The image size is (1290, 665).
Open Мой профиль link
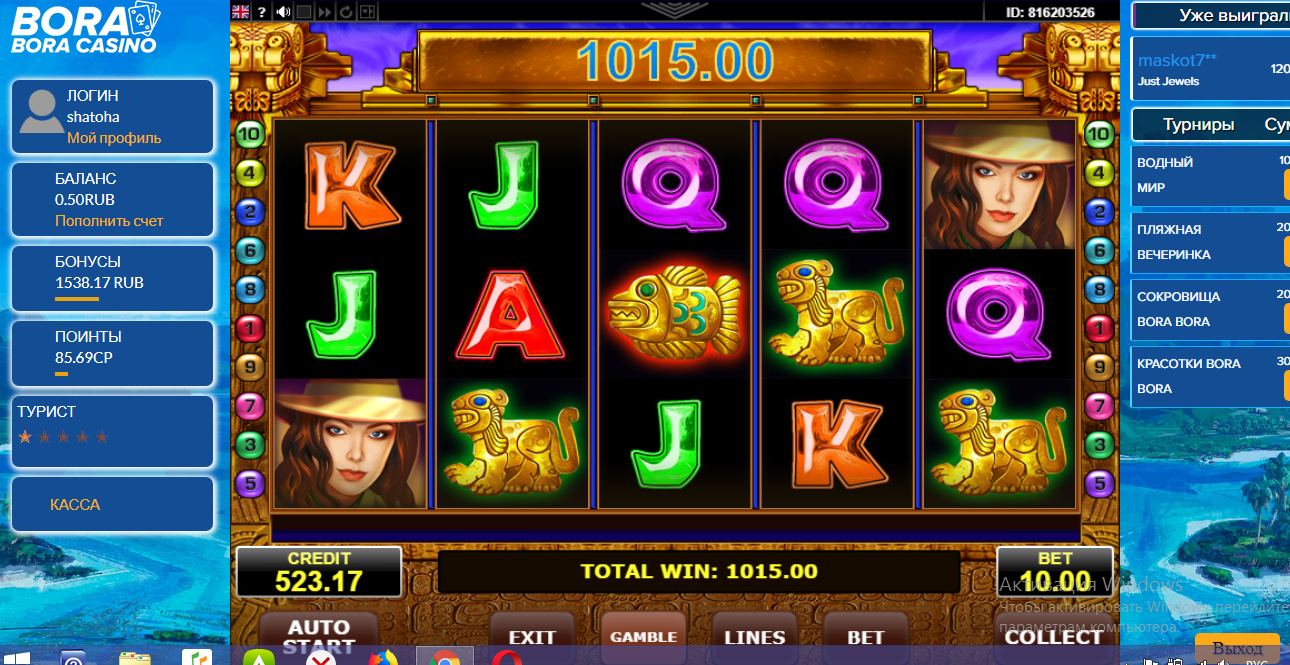(x=114, y=138)
